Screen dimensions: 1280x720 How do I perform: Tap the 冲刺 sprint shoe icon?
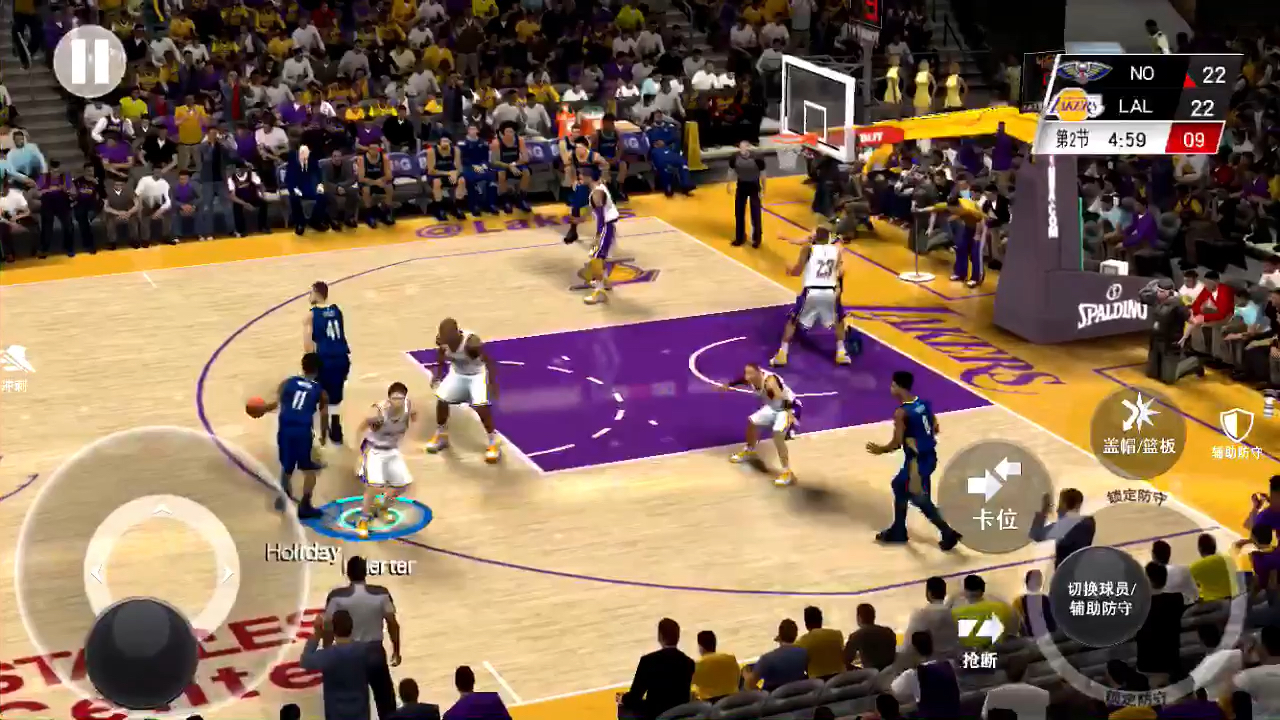(15, 362)
